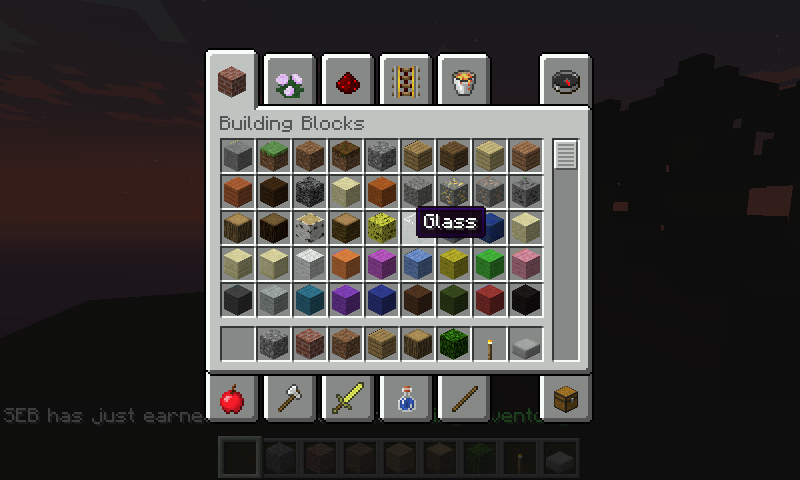The height and width of the screenshot is (480, 800).
Task: Select the Transportation rail tab
Action: pyautogui.click(x=405, y=82)
